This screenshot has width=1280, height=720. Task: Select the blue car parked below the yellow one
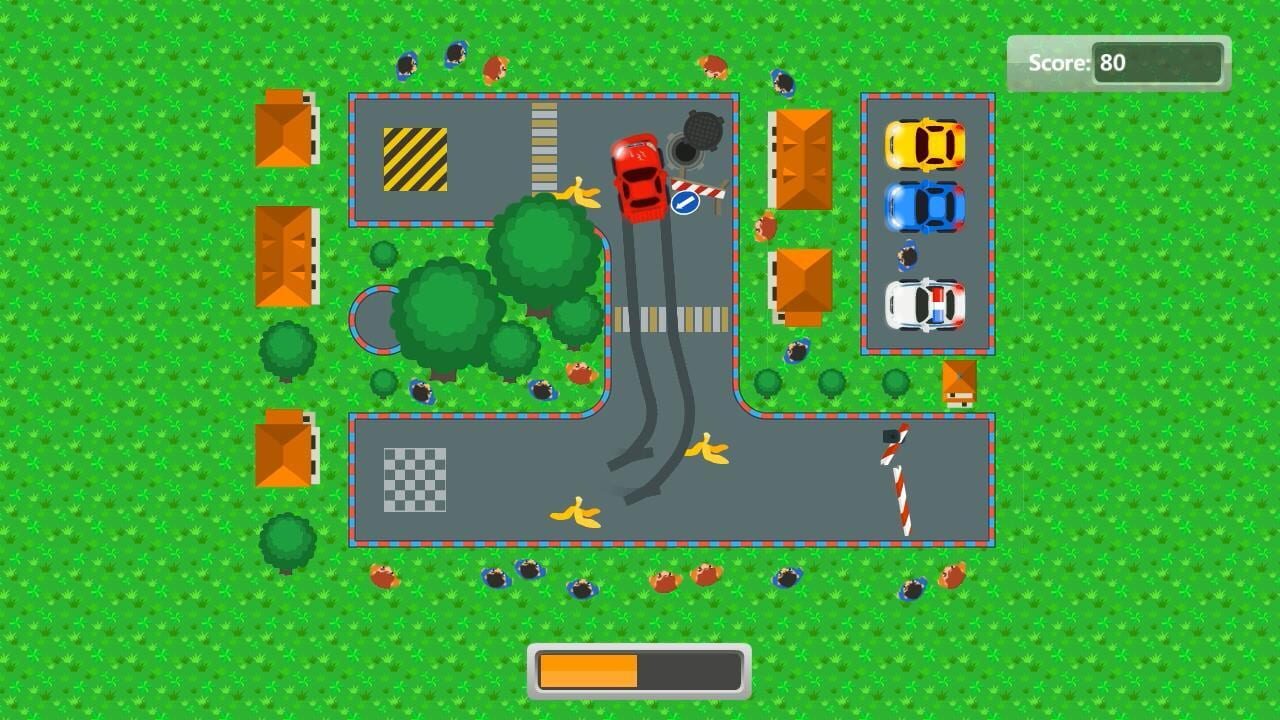pyautogui.click(x=925, y=205)
